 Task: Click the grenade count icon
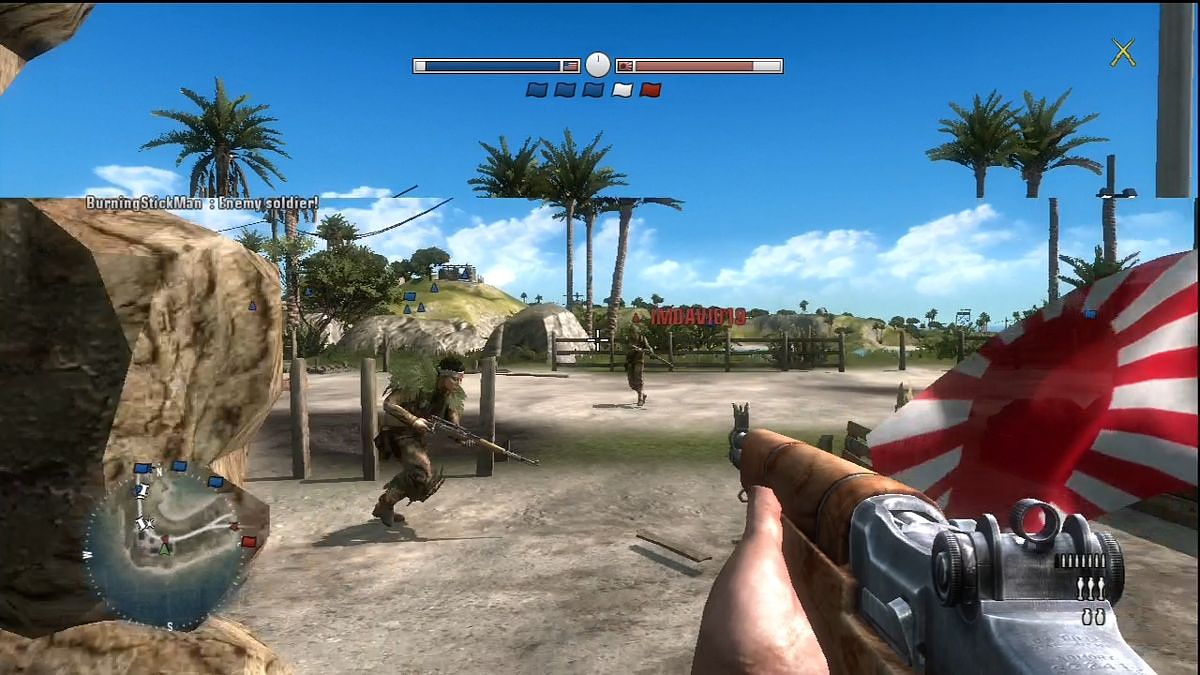[x=1093, y=618]
